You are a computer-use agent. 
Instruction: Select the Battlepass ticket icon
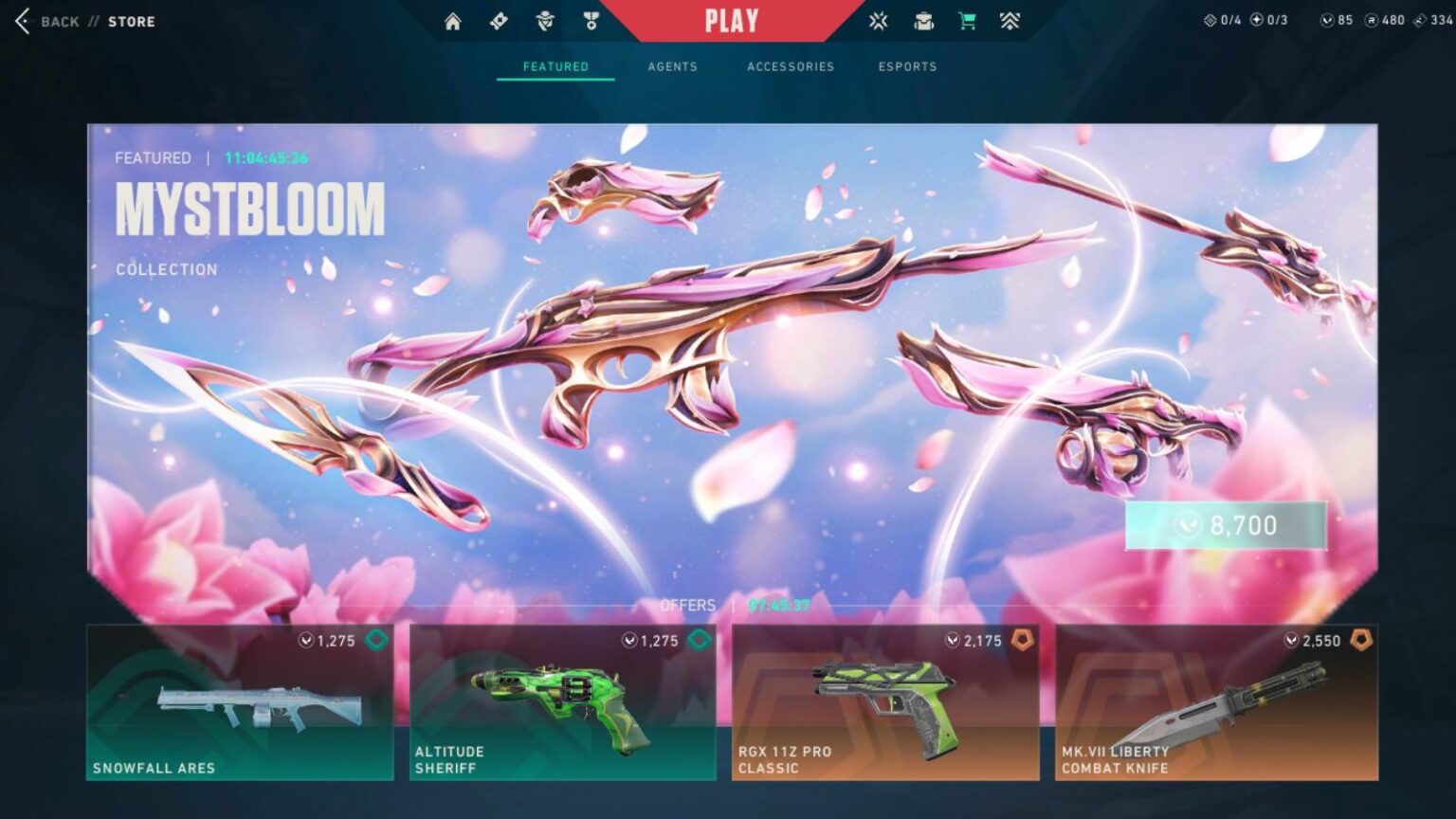(x=500, y=19)
